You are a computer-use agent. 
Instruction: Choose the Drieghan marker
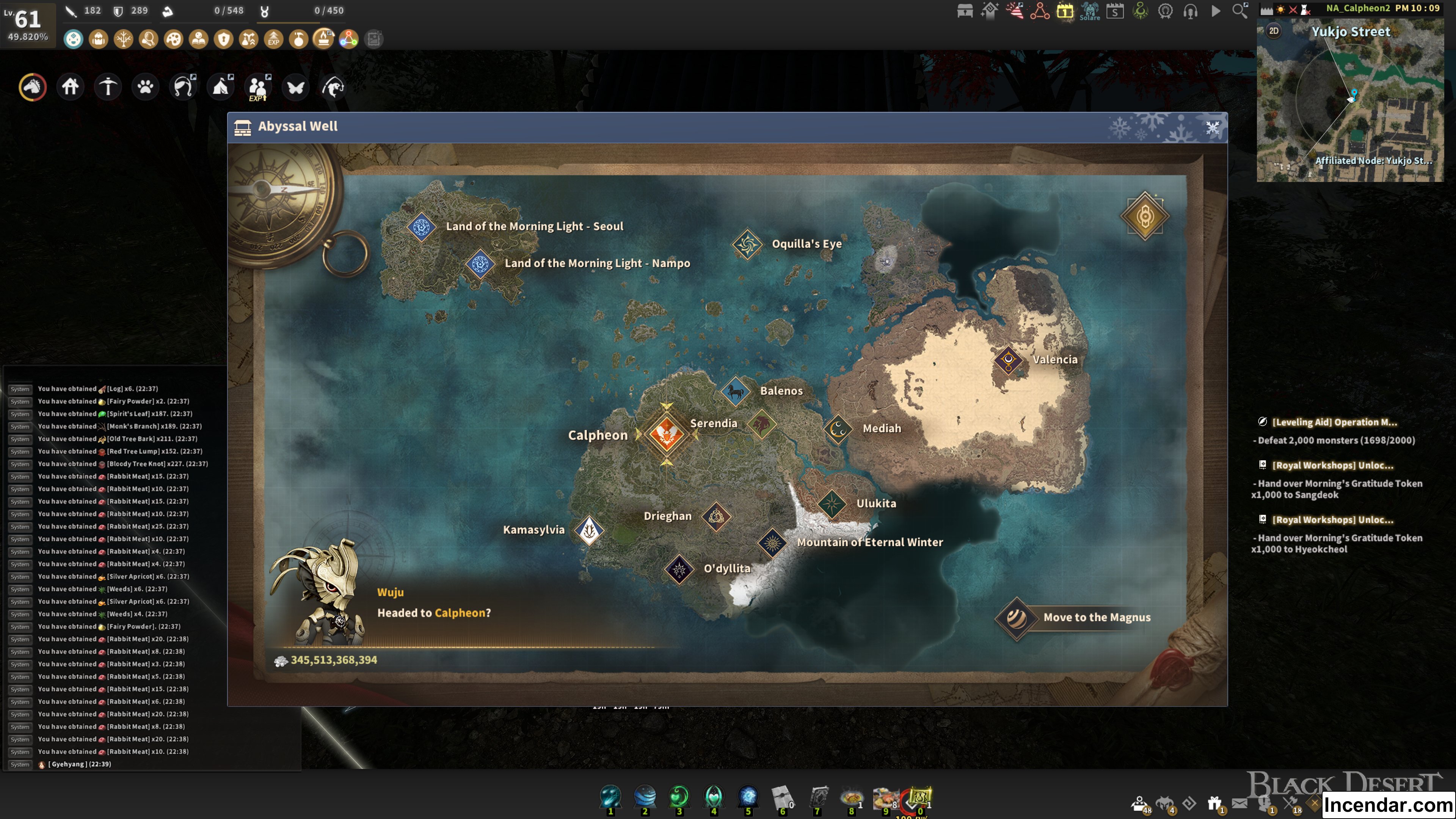(715, 516)
